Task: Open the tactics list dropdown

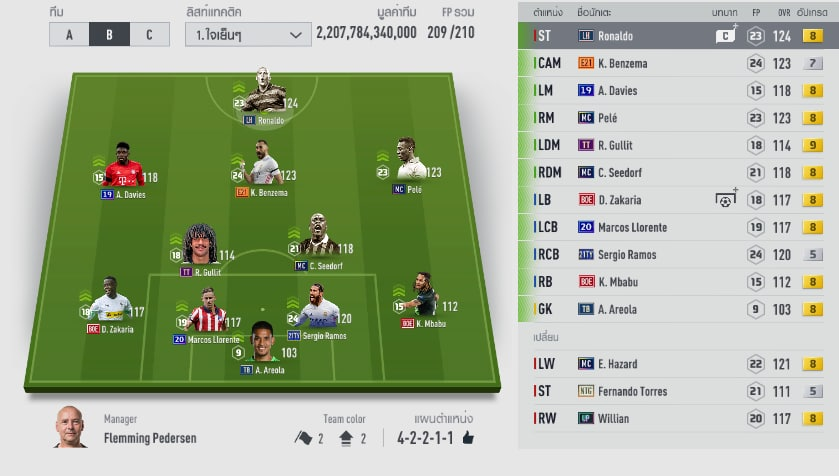Action: pyautogui.click(x=247, y=34)
